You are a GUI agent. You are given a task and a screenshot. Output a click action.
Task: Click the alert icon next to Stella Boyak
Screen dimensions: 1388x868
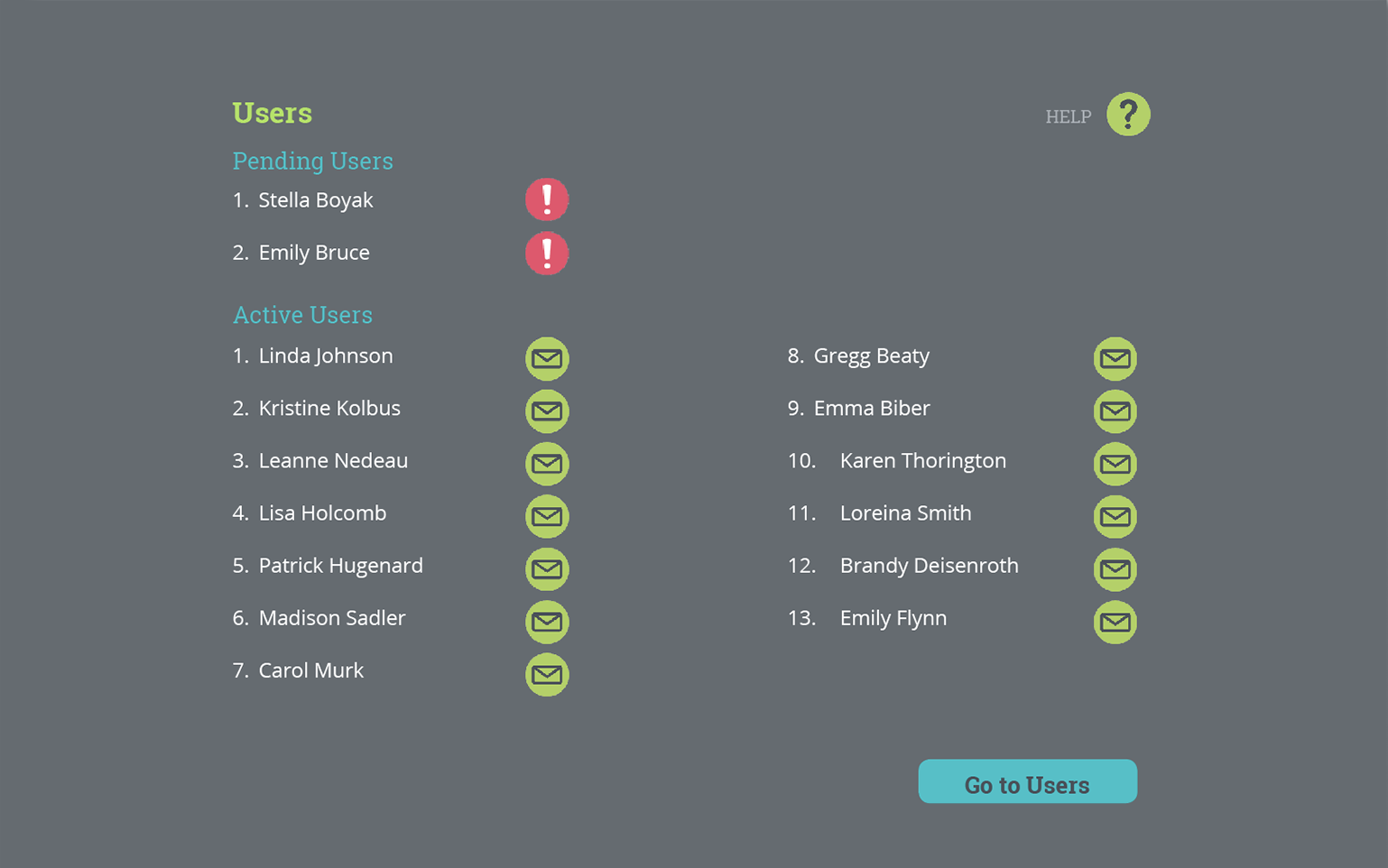coord(547,199)
